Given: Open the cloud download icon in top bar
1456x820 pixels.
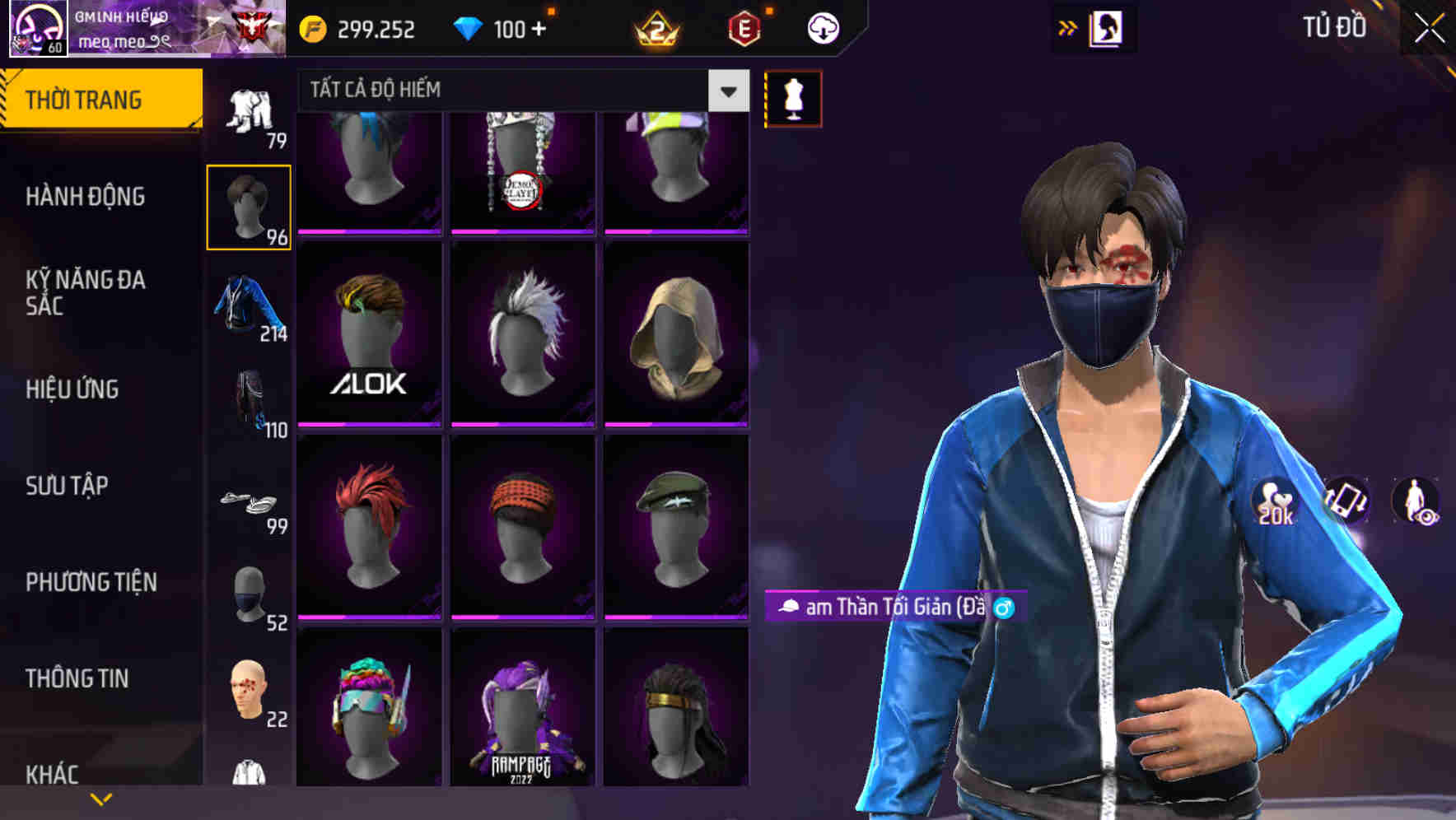Looking at the screenshot, I should click(822, 27).
